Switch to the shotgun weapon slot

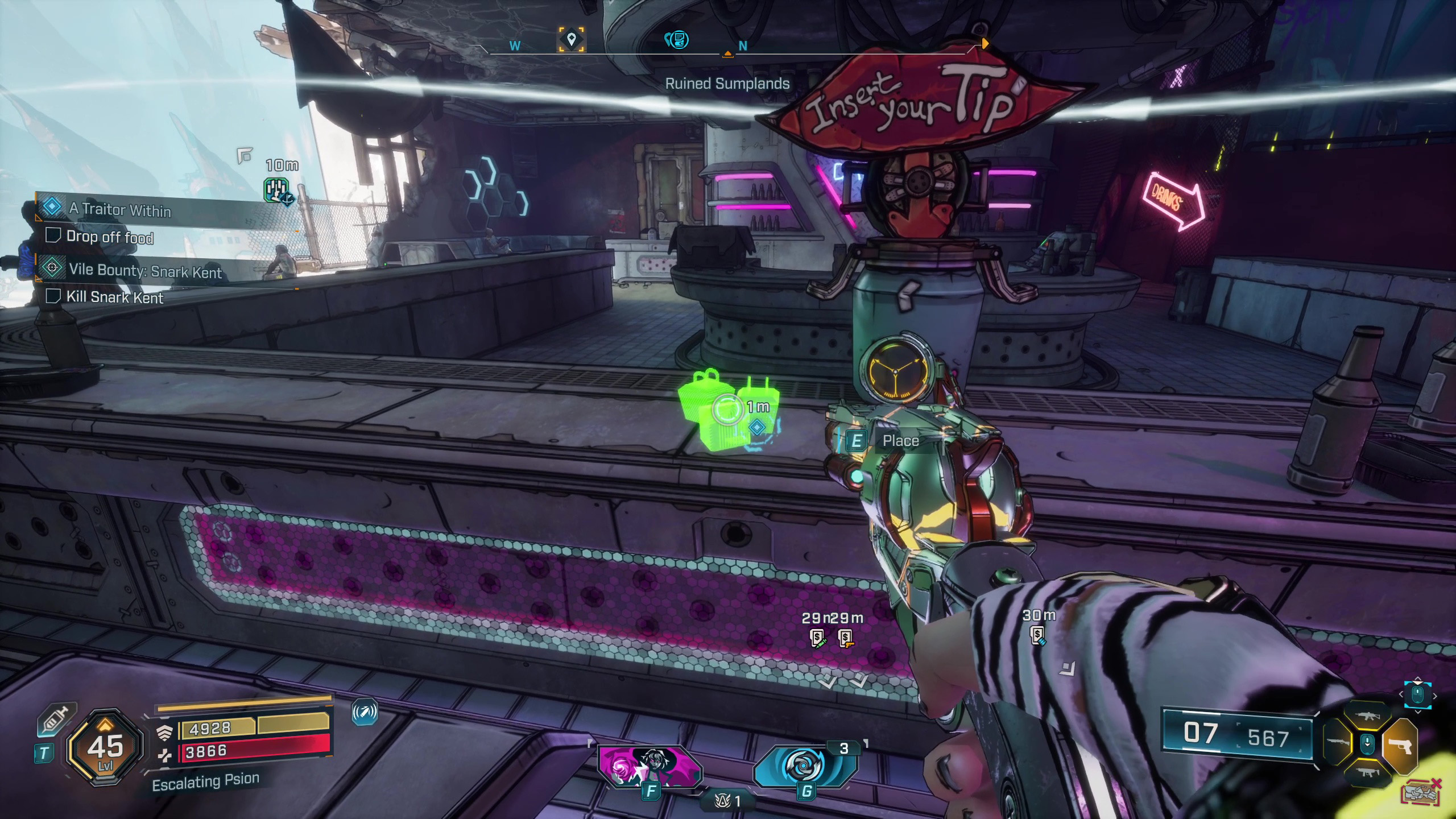[x=1338, y=743]
